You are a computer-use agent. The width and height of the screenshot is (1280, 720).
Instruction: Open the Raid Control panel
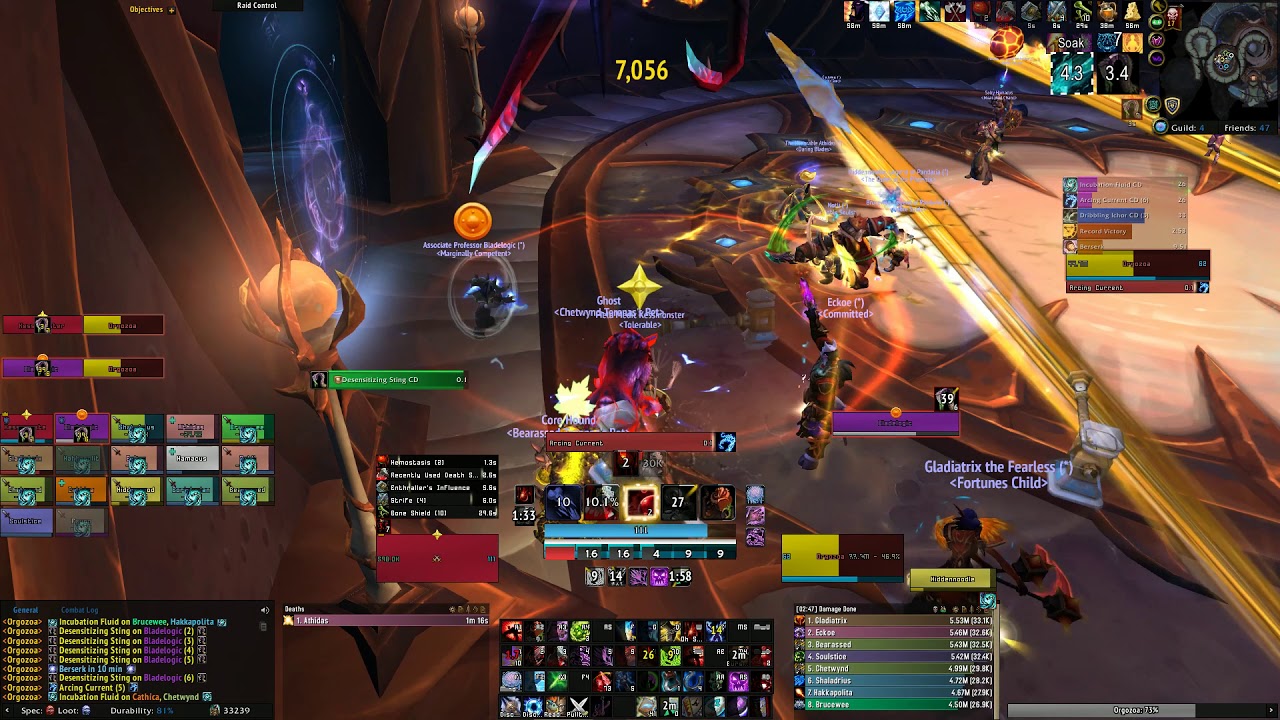(x=257, y=6)
